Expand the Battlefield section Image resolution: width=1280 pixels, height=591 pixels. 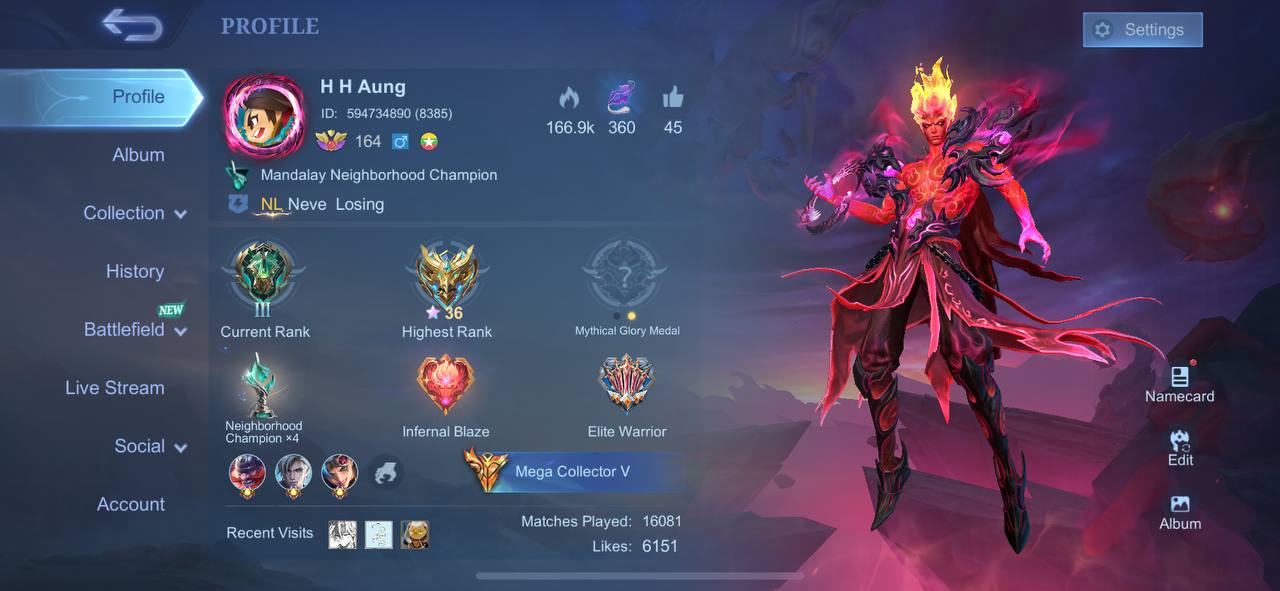pyautogui.click(x=135, y=330)
